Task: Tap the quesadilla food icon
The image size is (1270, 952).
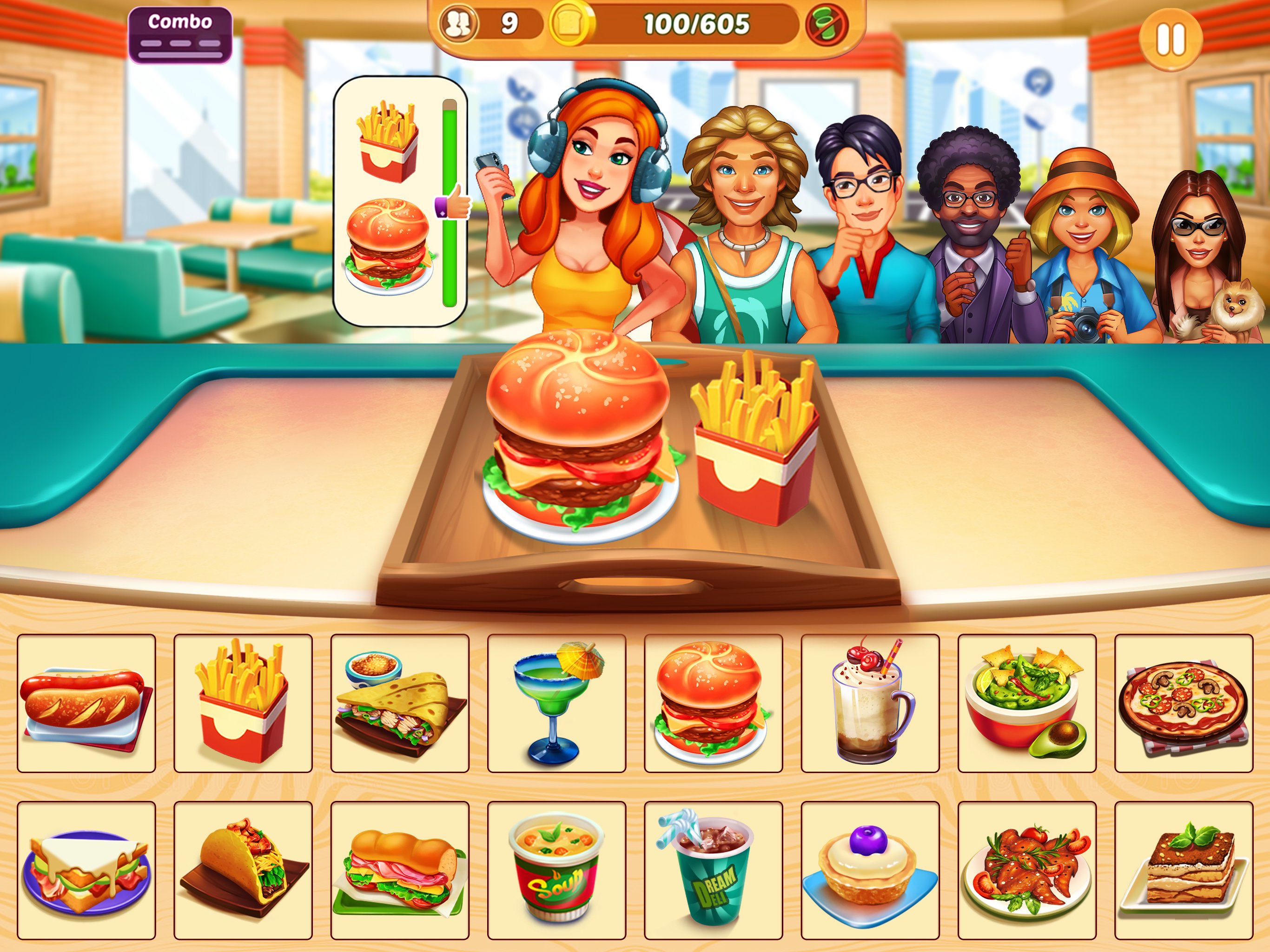Action: coord(400,703)
